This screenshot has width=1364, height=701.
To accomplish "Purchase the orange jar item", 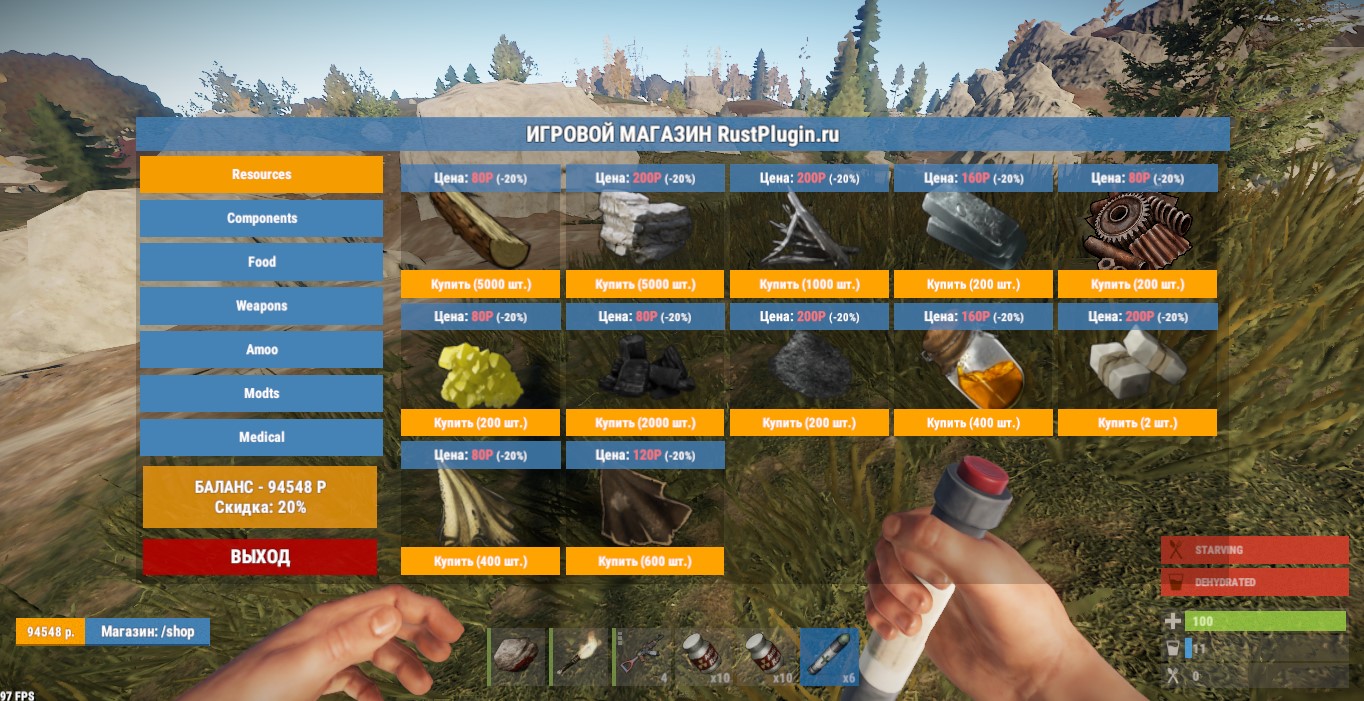I will click(x=973, y=423).
